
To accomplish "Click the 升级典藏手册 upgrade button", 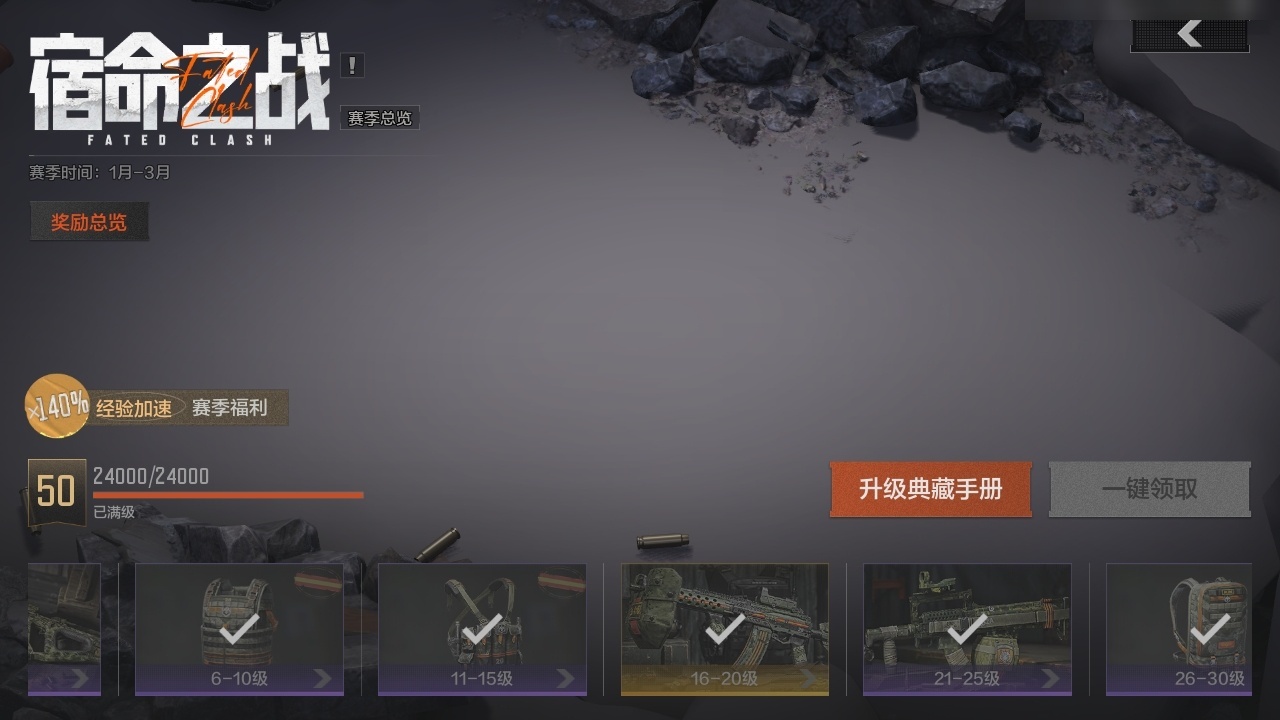I will point(930,490).
